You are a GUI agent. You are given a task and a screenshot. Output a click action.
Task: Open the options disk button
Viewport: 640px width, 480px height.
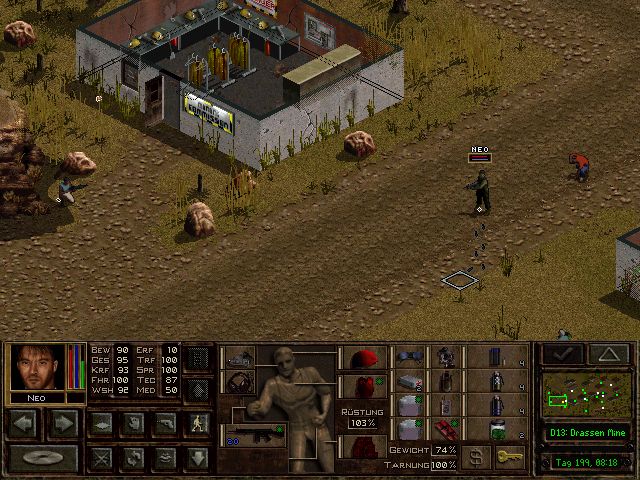[43, 458]
